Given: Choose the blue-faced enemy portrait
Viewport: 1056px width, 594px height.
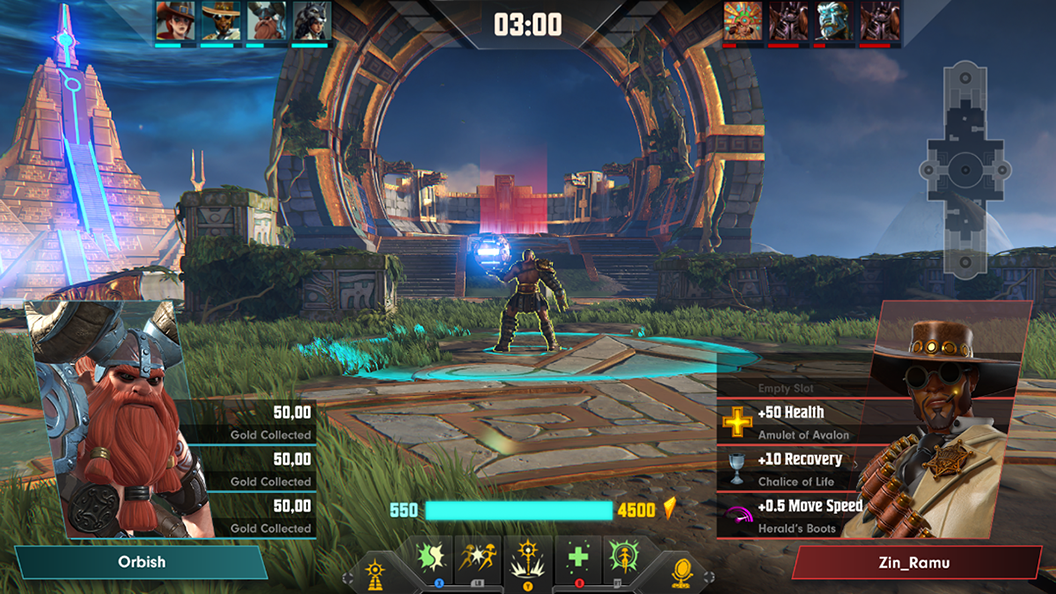Looking at the screenshot, I should coord(835,21).
